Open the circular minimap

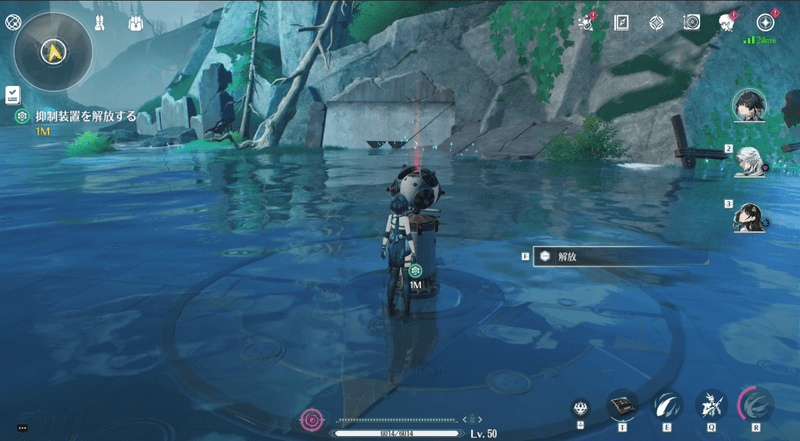54,50
